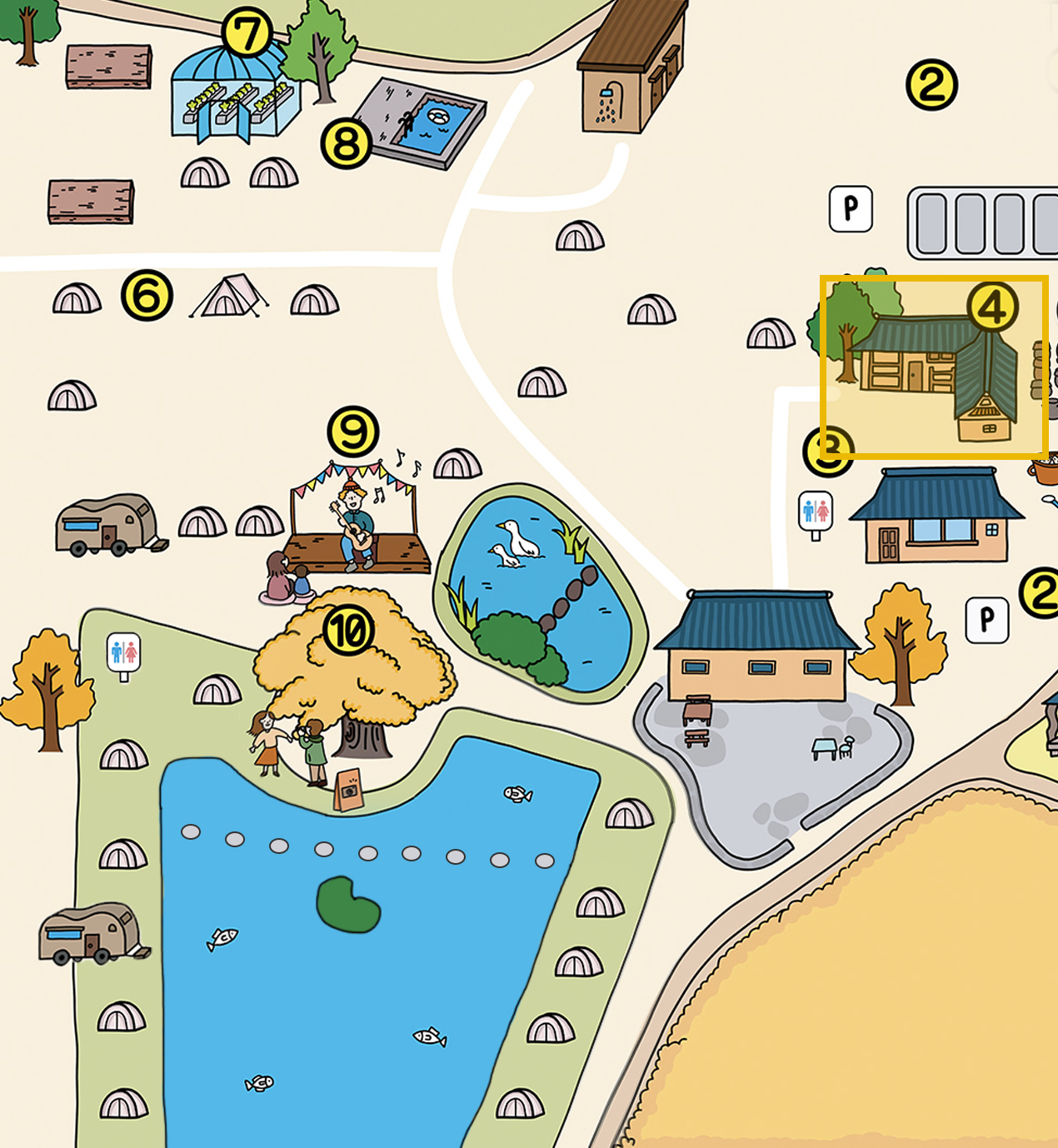This screenshot has height=1148, width=1058.
Task: Select the highlighted number 4 marker
Action: [992, 308]
